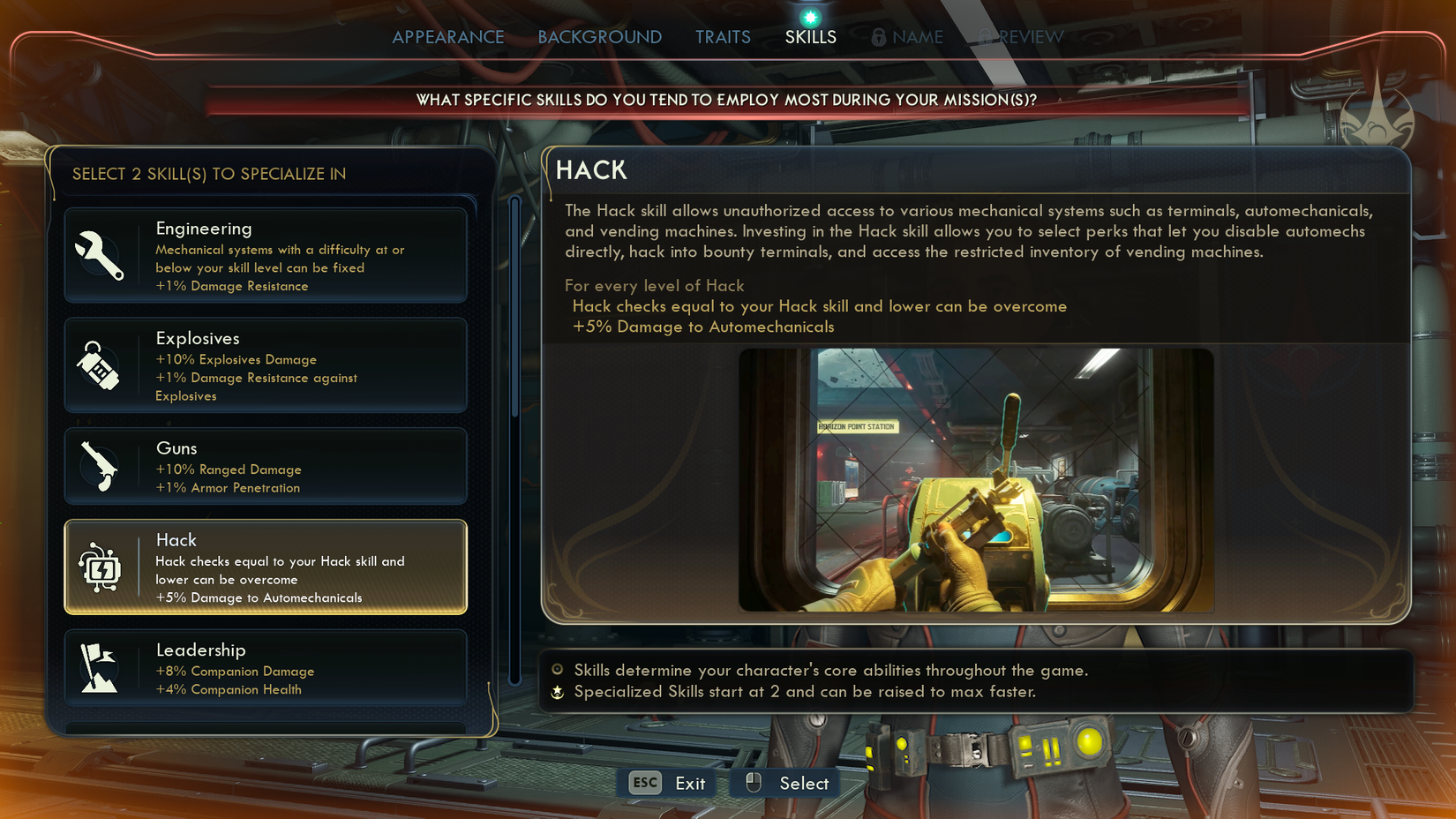Switch to the APPEARANCE tab
The height and width of the screenshot is (819, 1456).
[448, 37]
